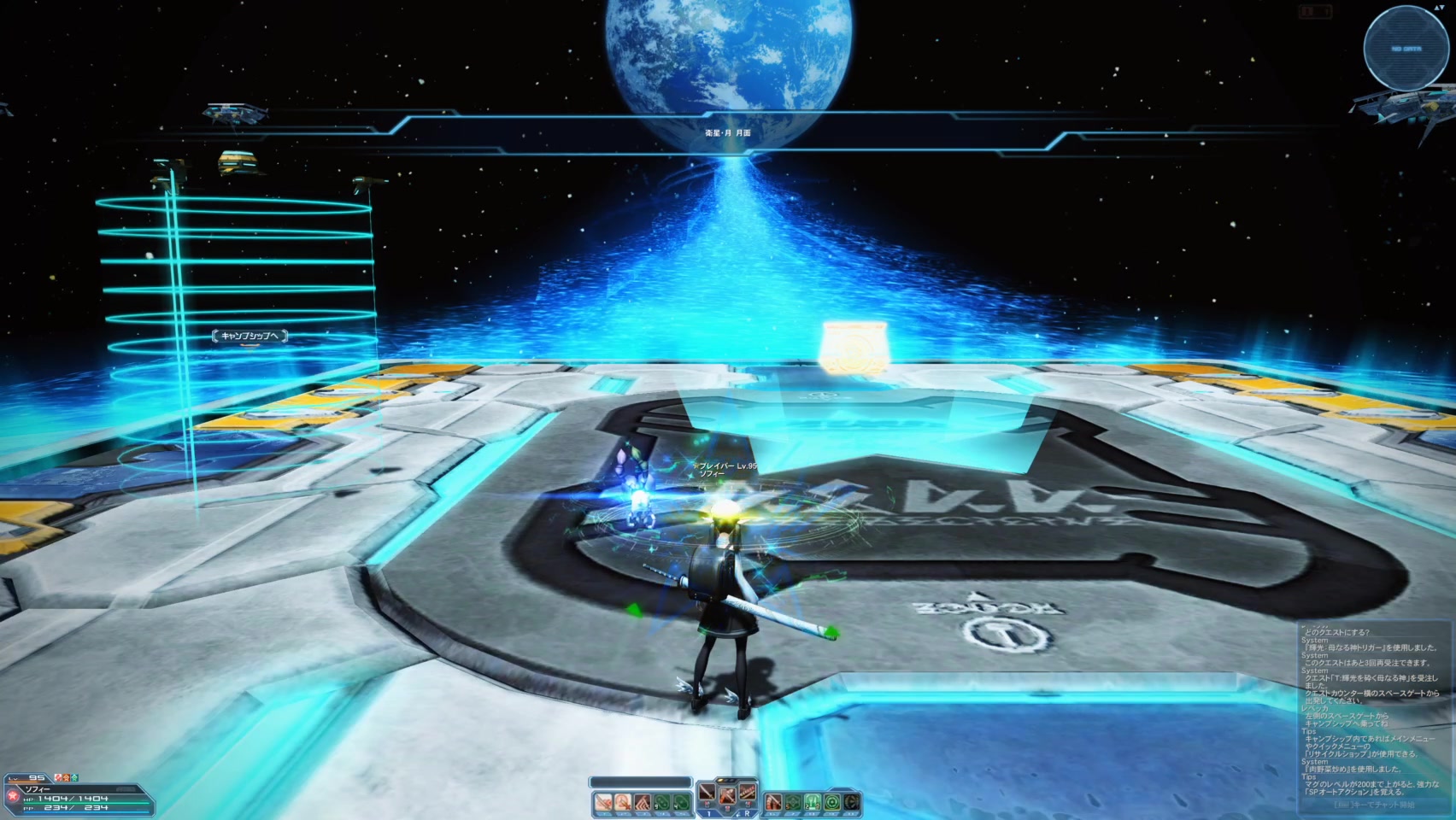
Task: Click the NO DATA circular minimap
Action: point(1405,49)
